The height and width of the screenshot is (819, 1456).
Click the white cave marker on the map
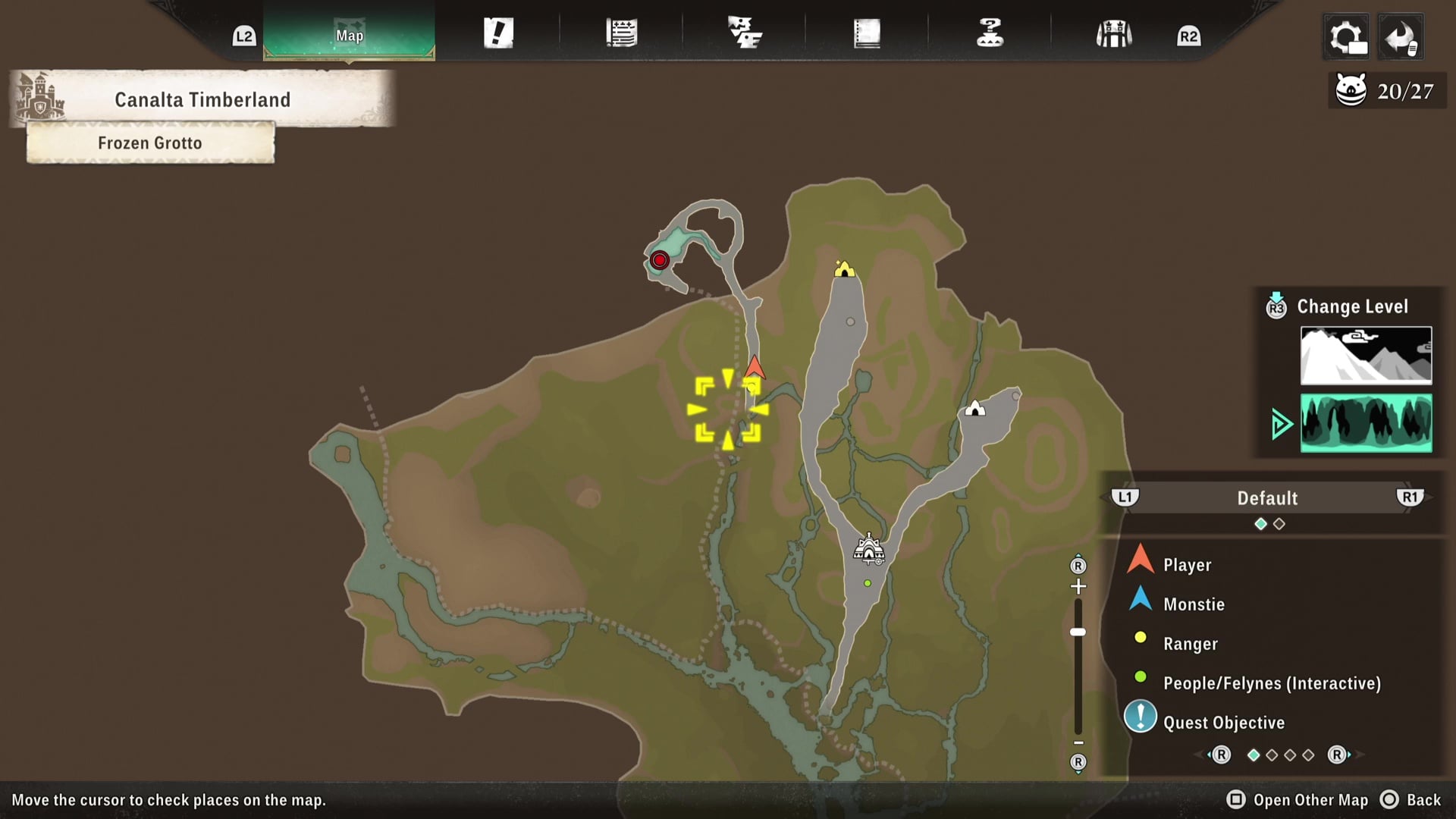coord(975,409)
